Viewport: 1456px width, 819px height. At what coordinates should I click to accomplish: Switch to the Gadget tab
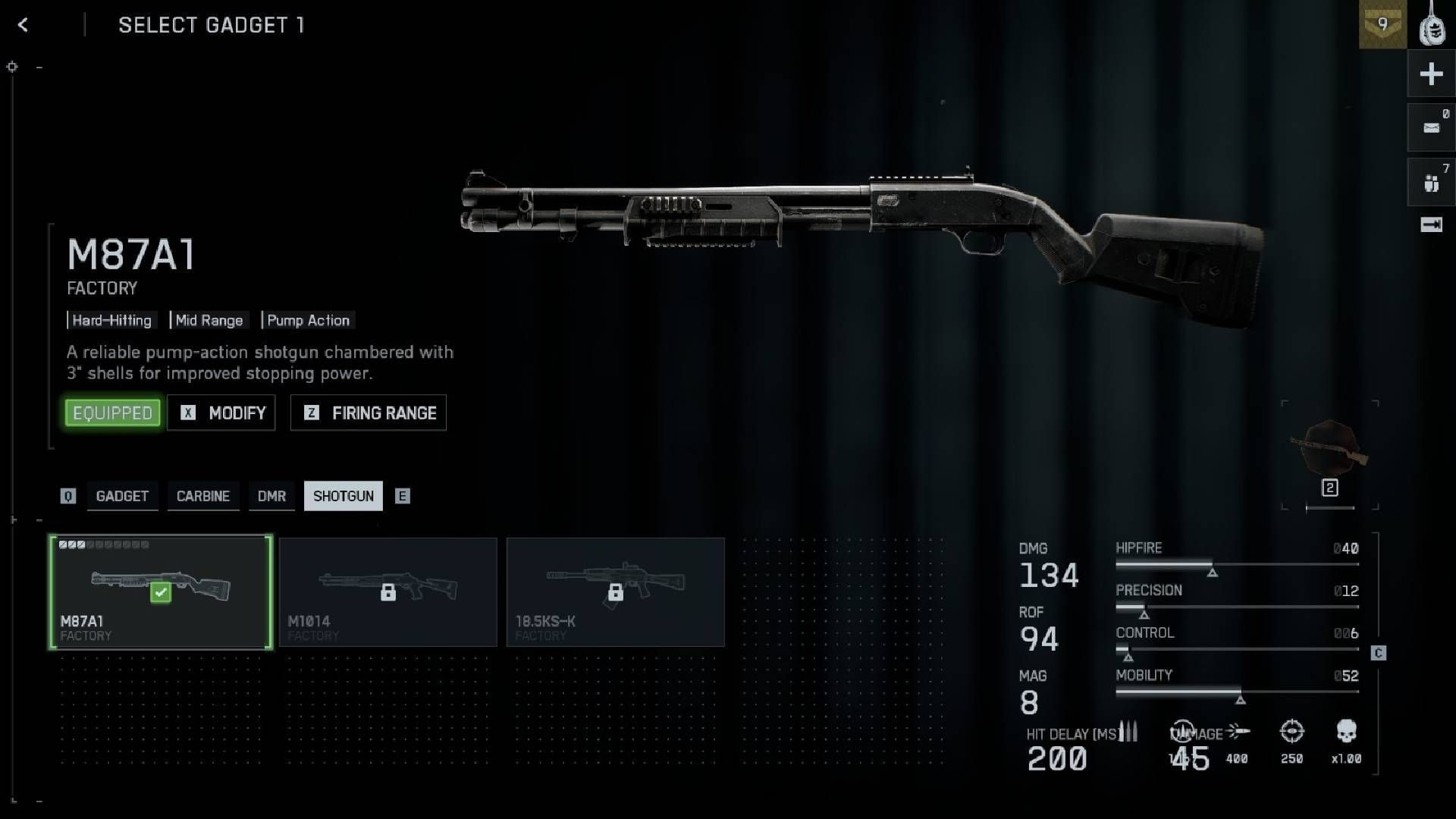[x=122, y=496]
